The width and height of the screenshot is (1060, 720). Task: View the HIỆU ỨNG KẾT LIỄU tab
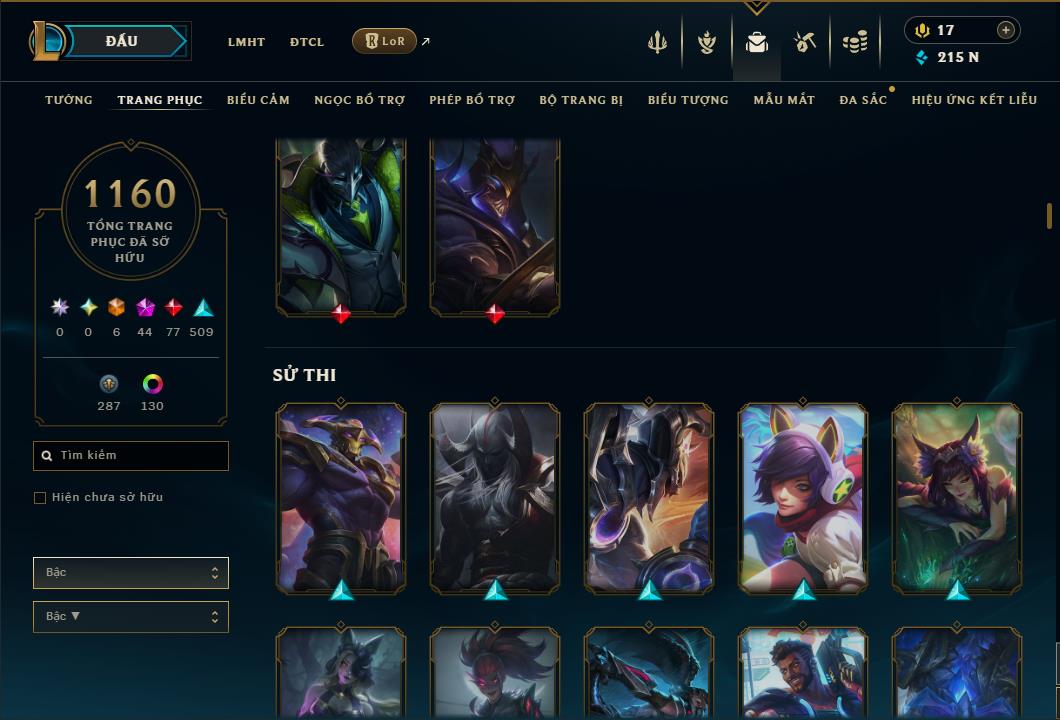[974, 100]
